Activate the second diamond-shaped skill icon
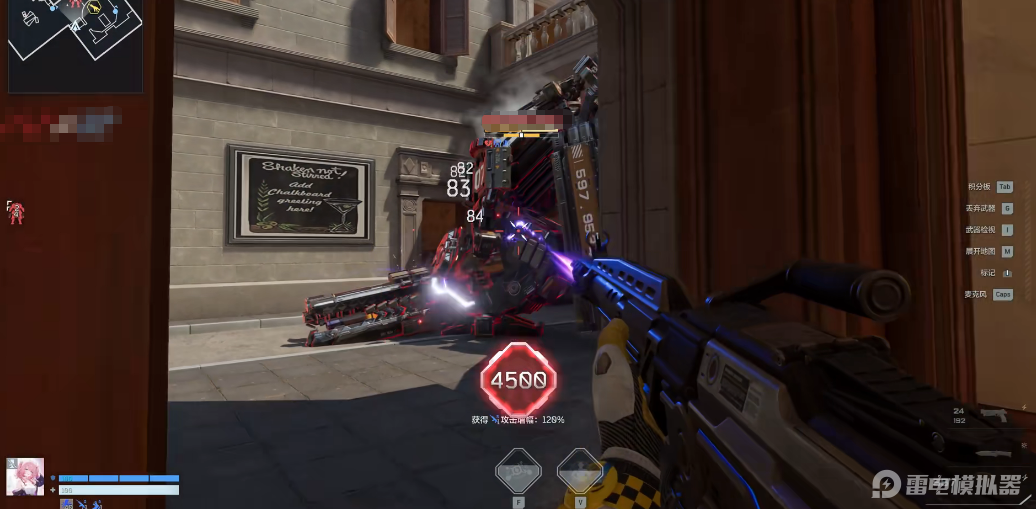The height and width of the screenshot is (509, 1036). [579, 468]
